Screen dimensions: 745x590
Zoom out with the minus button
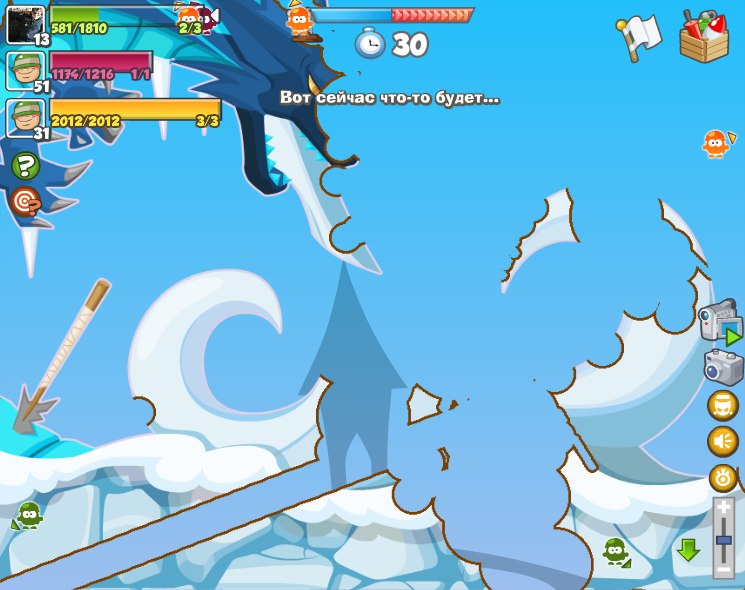pos(724,569)
